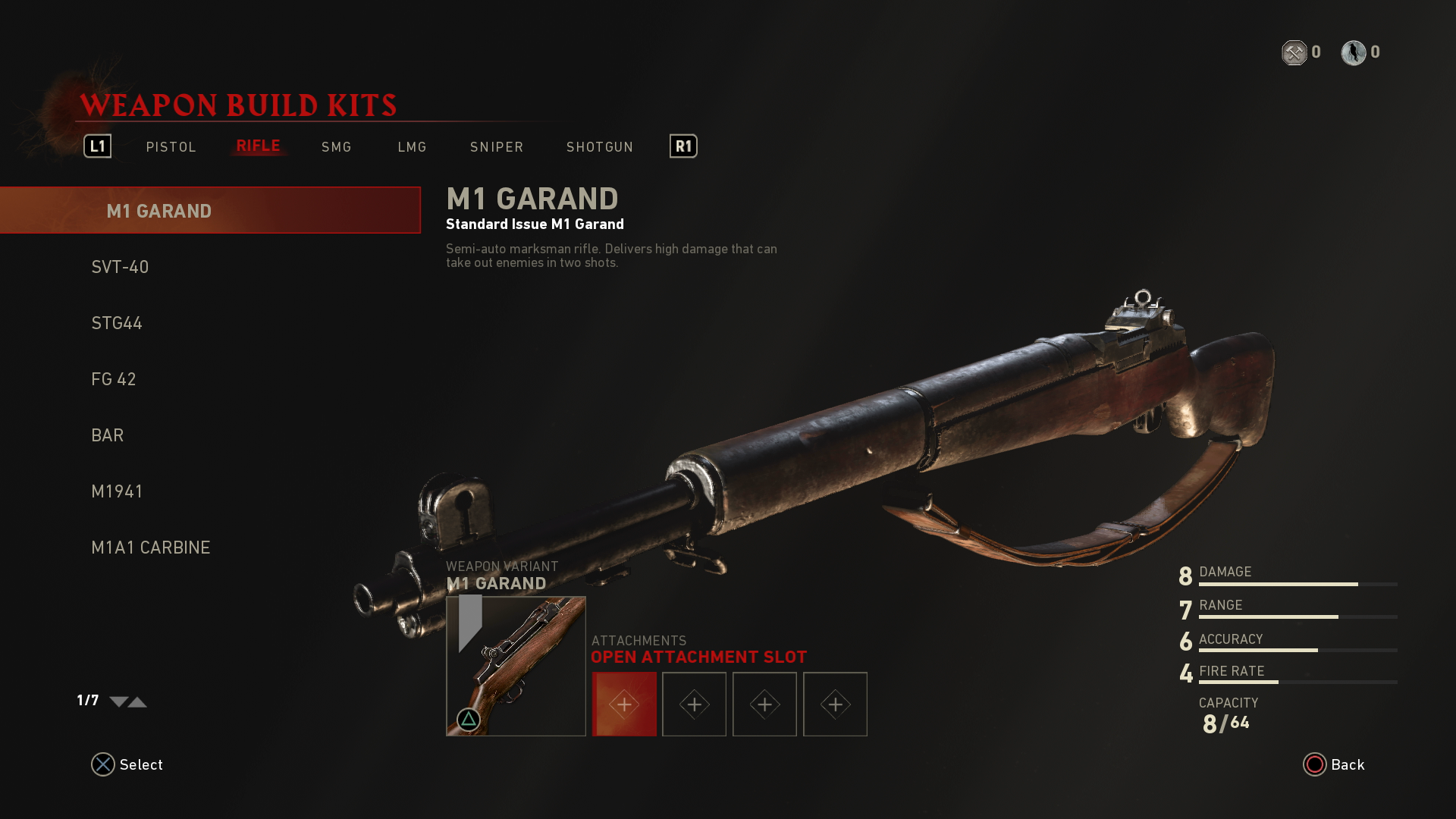The width and height of the screenshot is (1456, 819).
Task: Switch to the SNIPER tab
Action: 496,146
